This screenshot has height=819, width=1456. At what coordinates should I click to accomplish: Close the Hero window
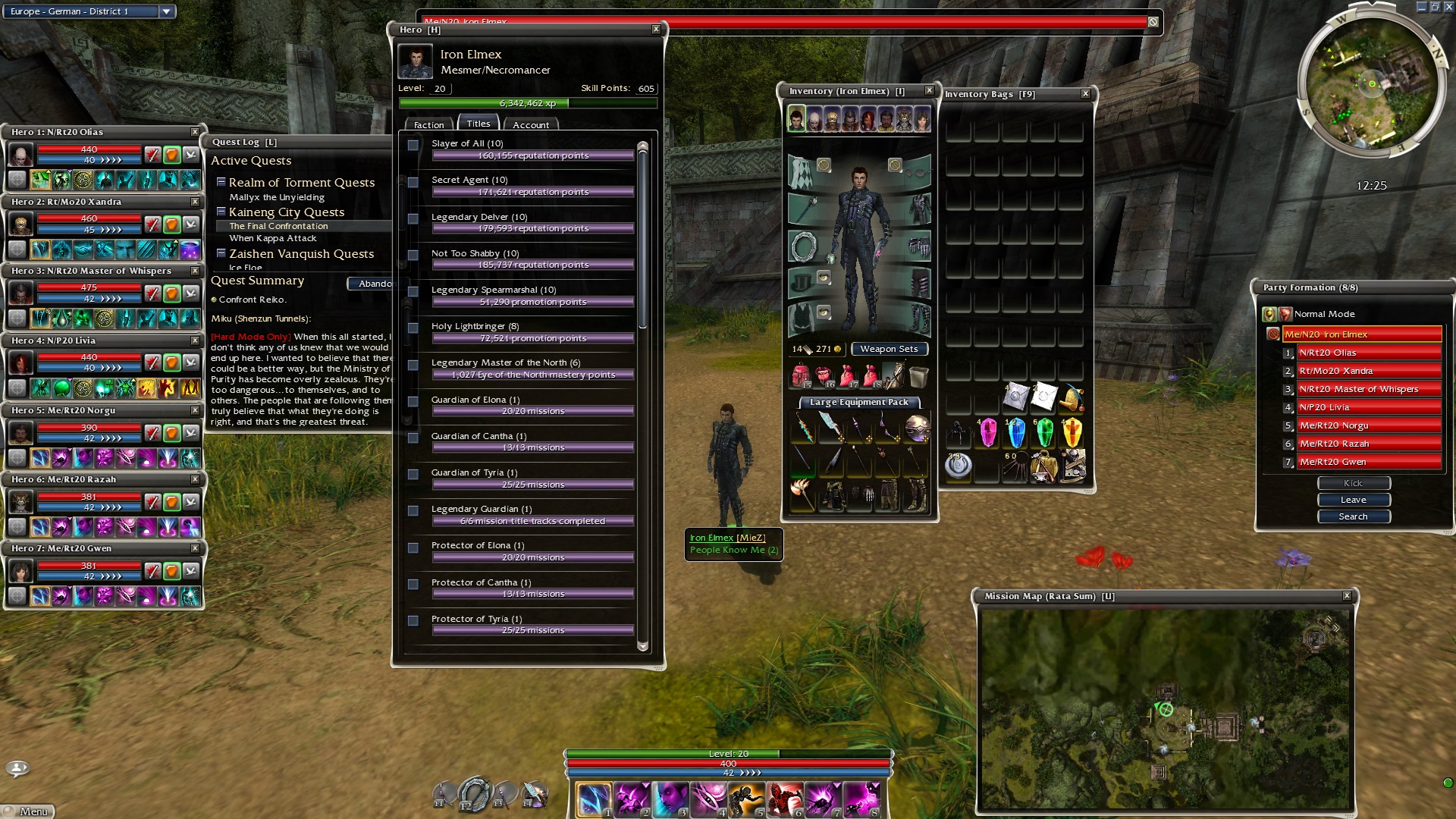tap(656, 30)
